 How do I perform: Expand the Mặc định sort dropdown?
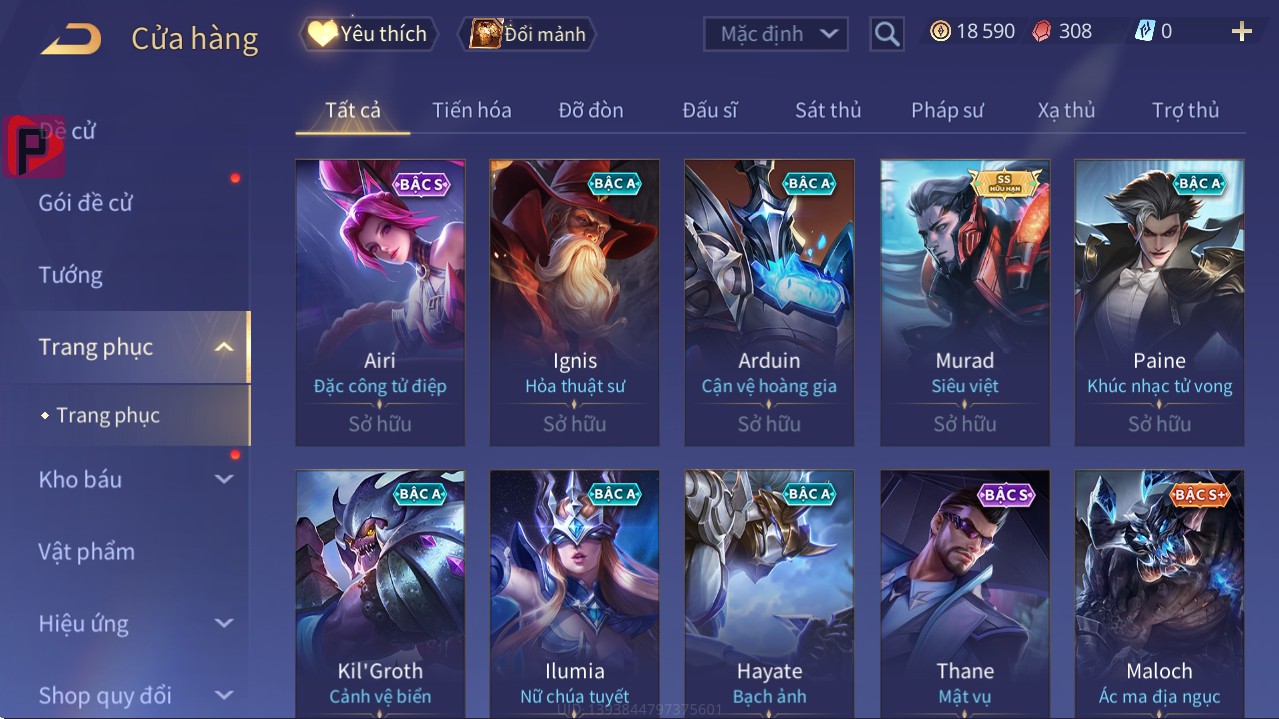[776, 34]
